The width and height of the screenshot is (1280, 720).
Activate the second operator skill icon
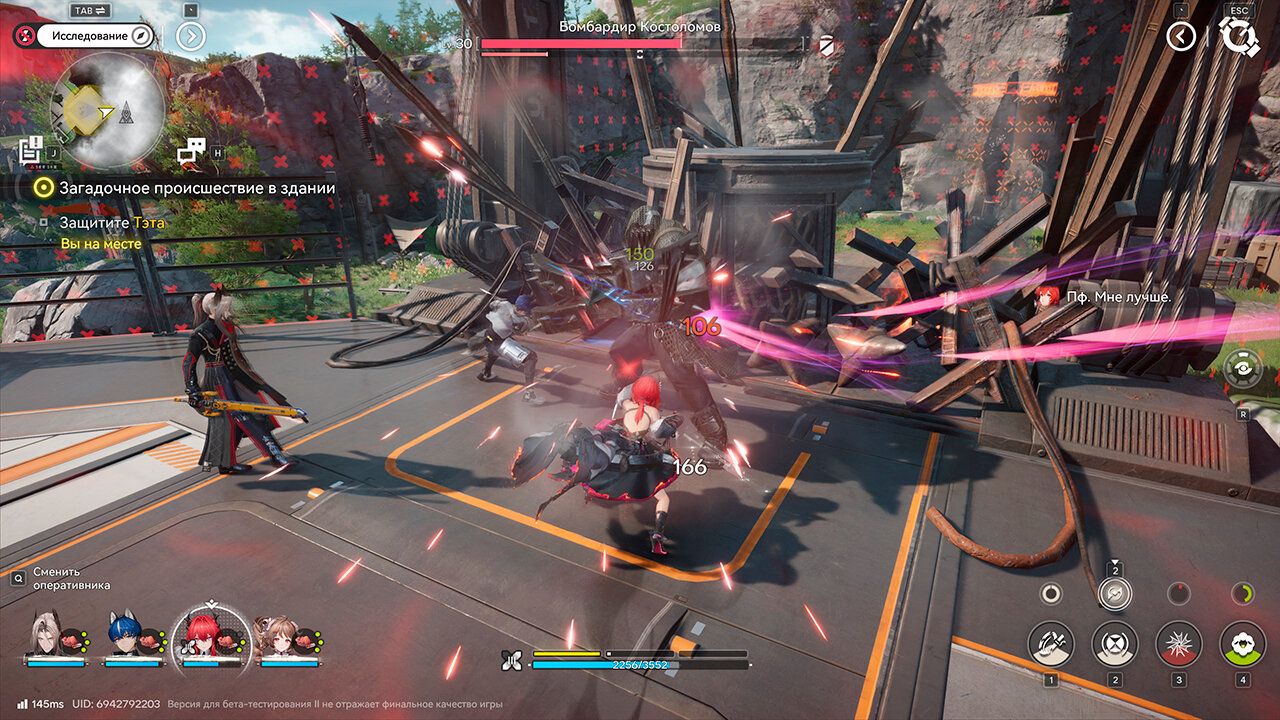tap(1114, 644)
